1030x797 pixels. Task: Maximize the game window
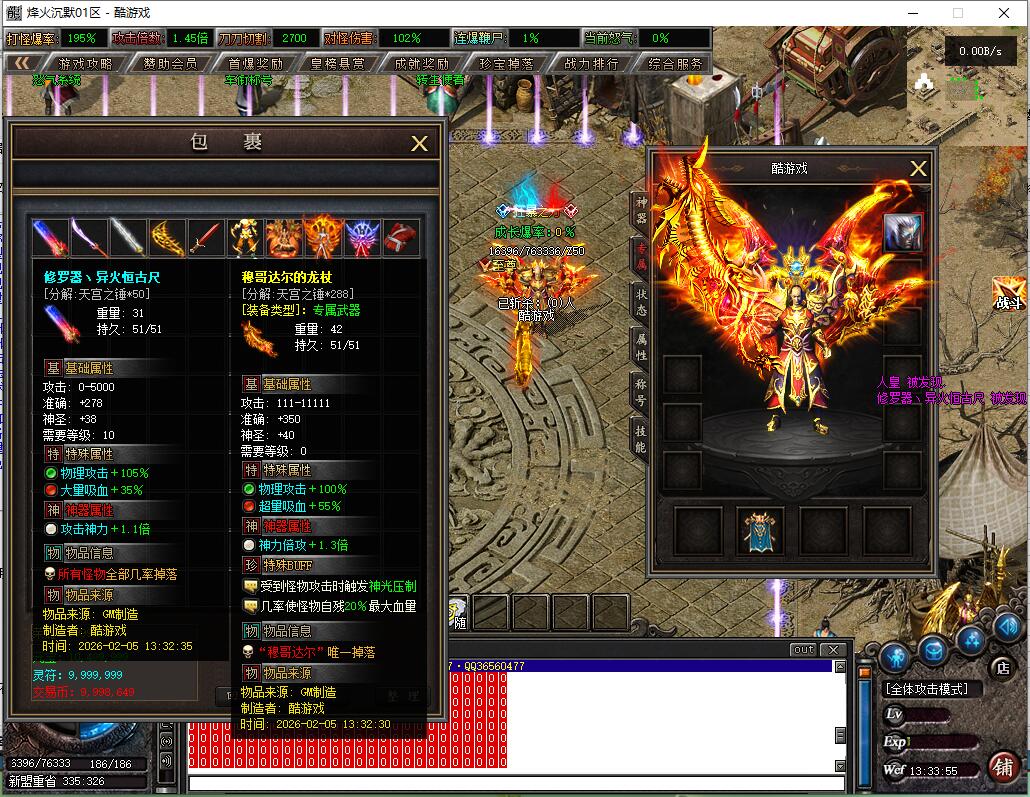coord(957,13)
